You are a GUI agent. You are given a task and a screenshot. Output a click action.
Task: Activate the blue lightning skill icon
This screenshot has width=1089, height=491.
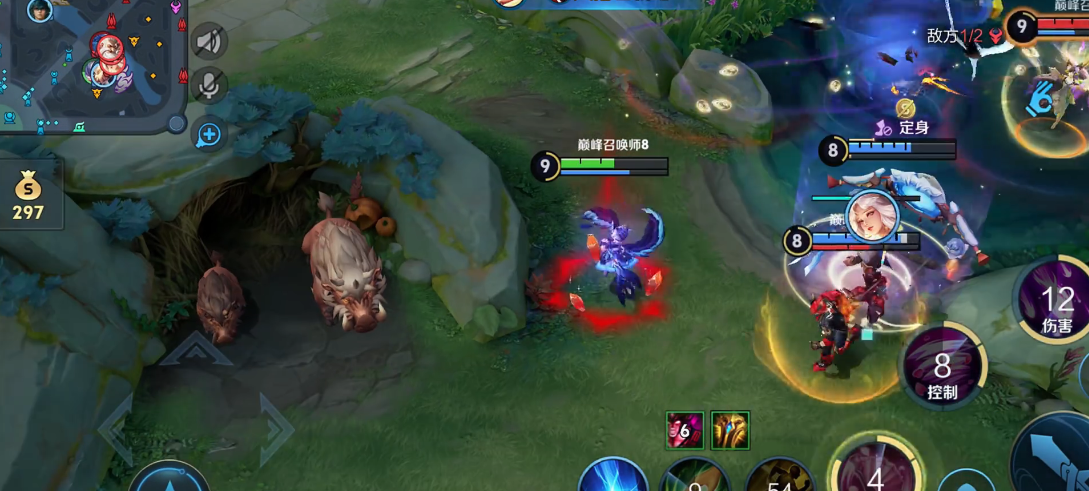click(613, 476)
